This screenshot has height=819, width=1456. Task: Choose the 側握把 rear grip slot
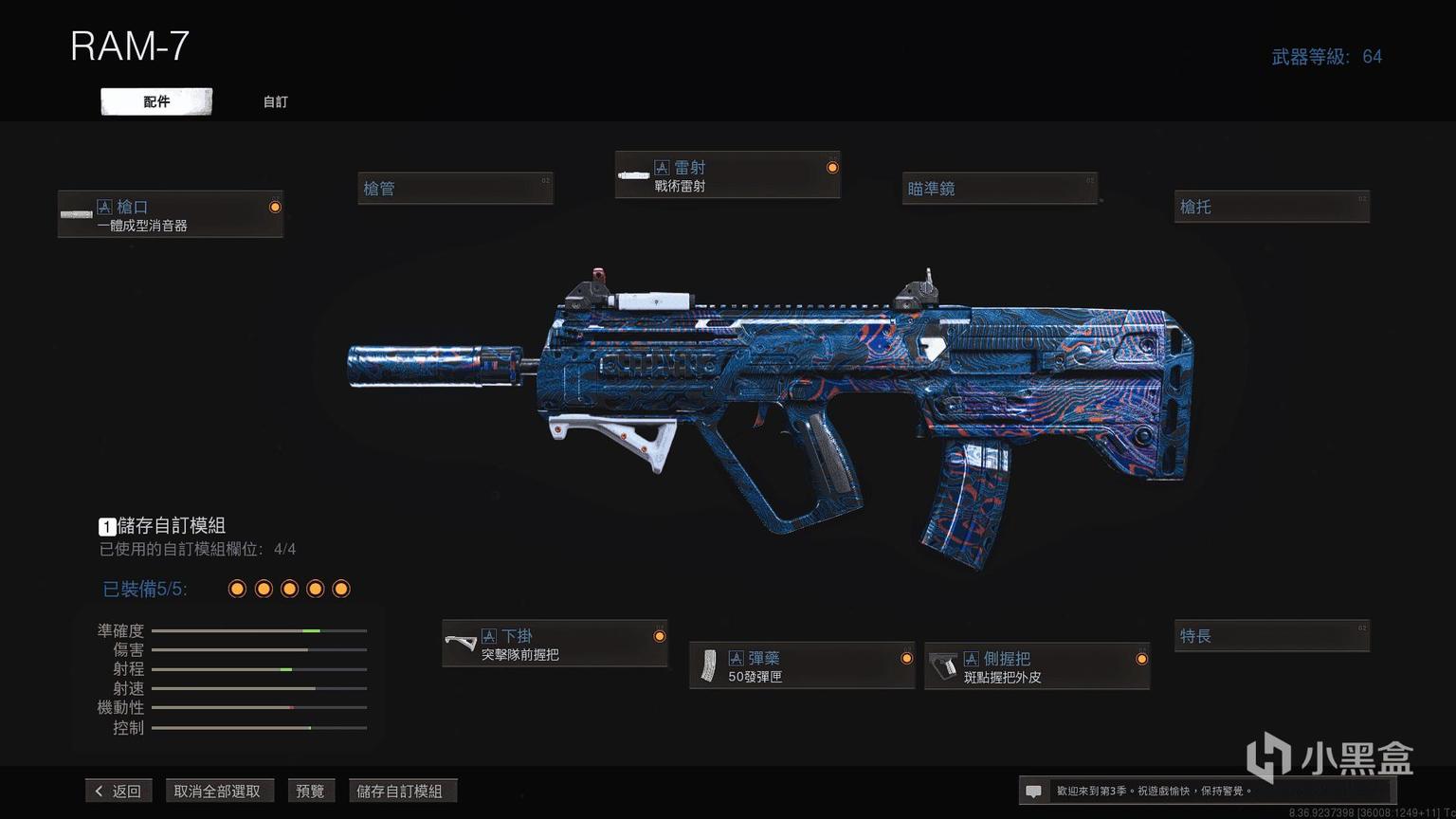pyautogui.click(x=1037, y=666)
